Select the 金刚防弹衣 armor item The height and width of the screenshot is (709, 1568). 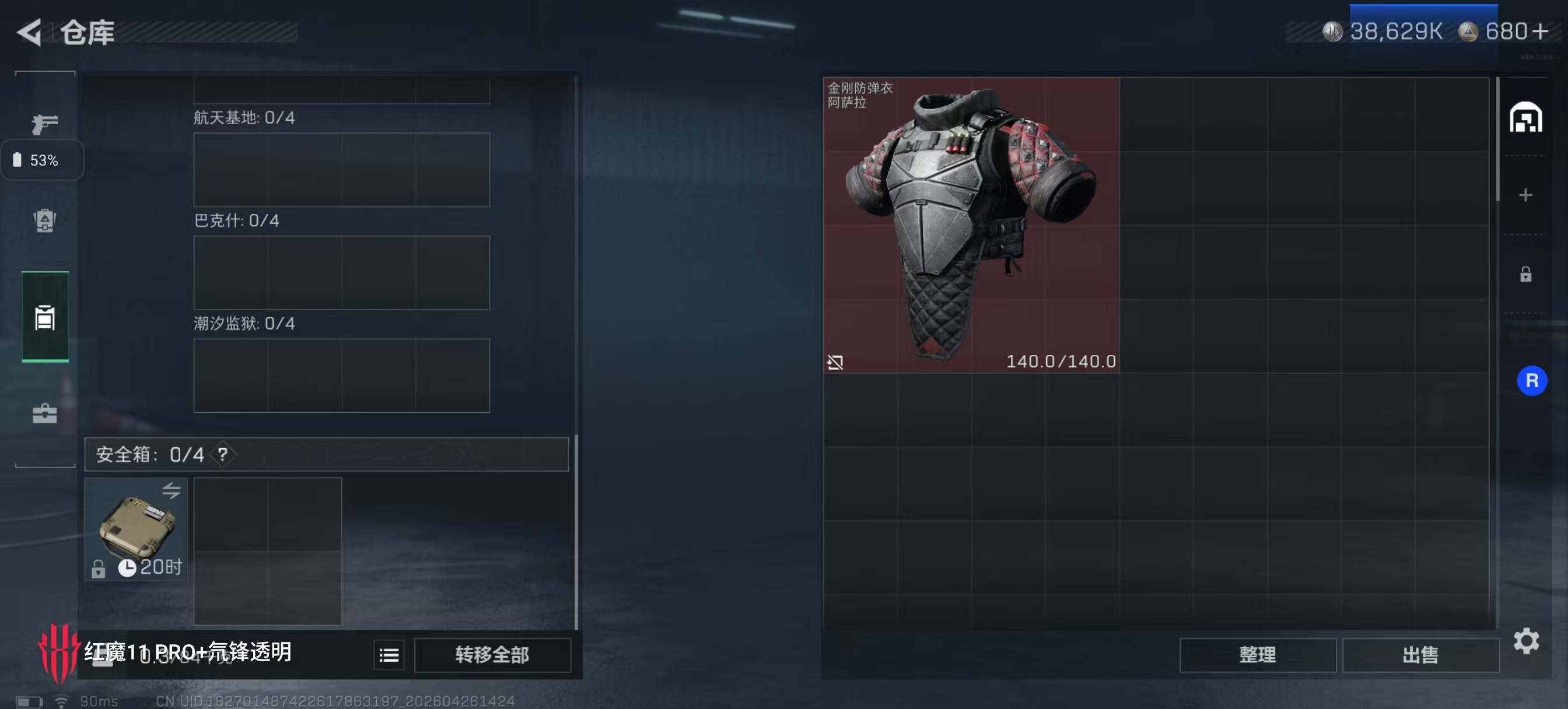click(971, 224)
